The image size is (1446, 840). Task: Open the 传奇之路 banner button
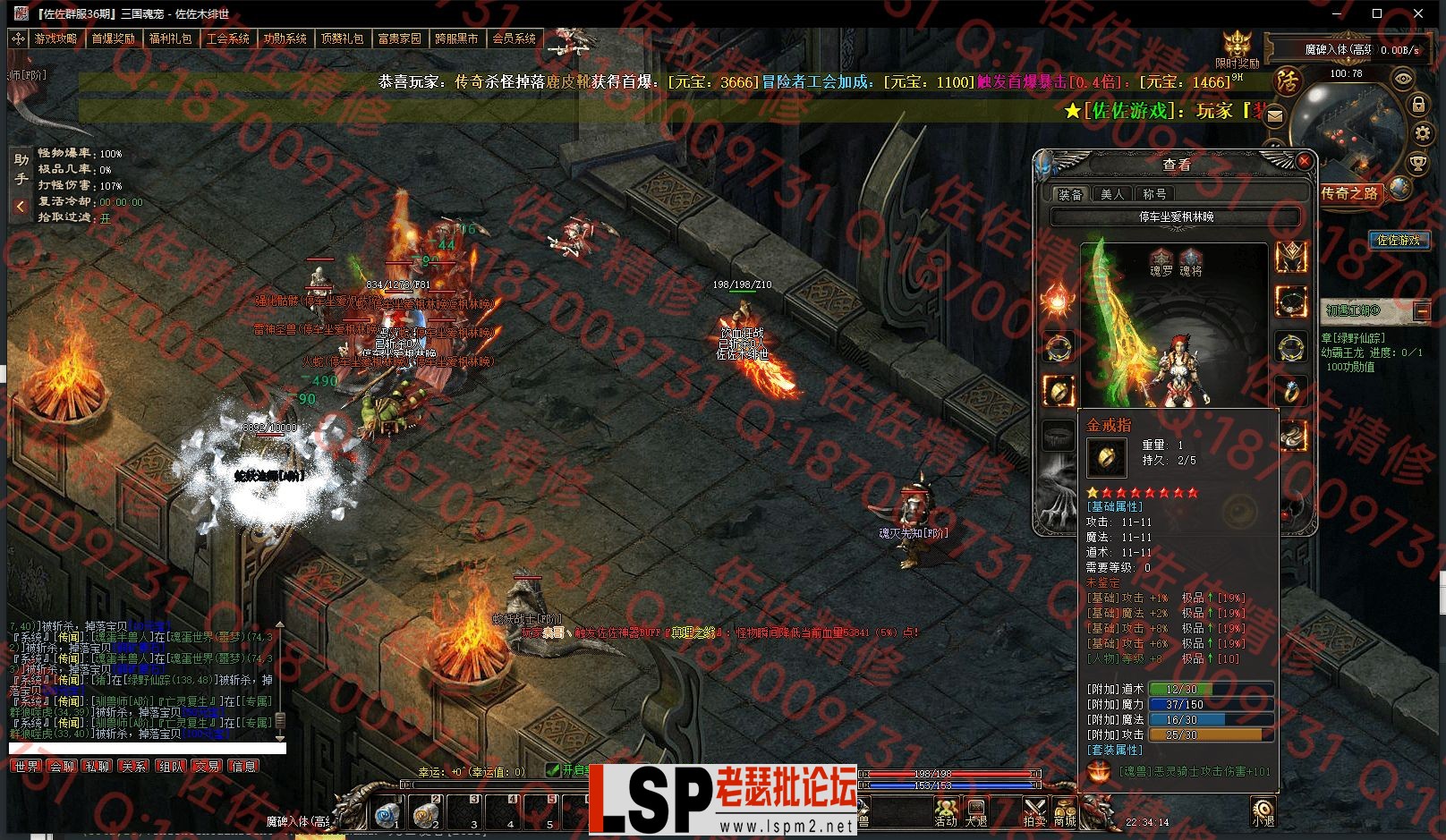pos(1350,192)
